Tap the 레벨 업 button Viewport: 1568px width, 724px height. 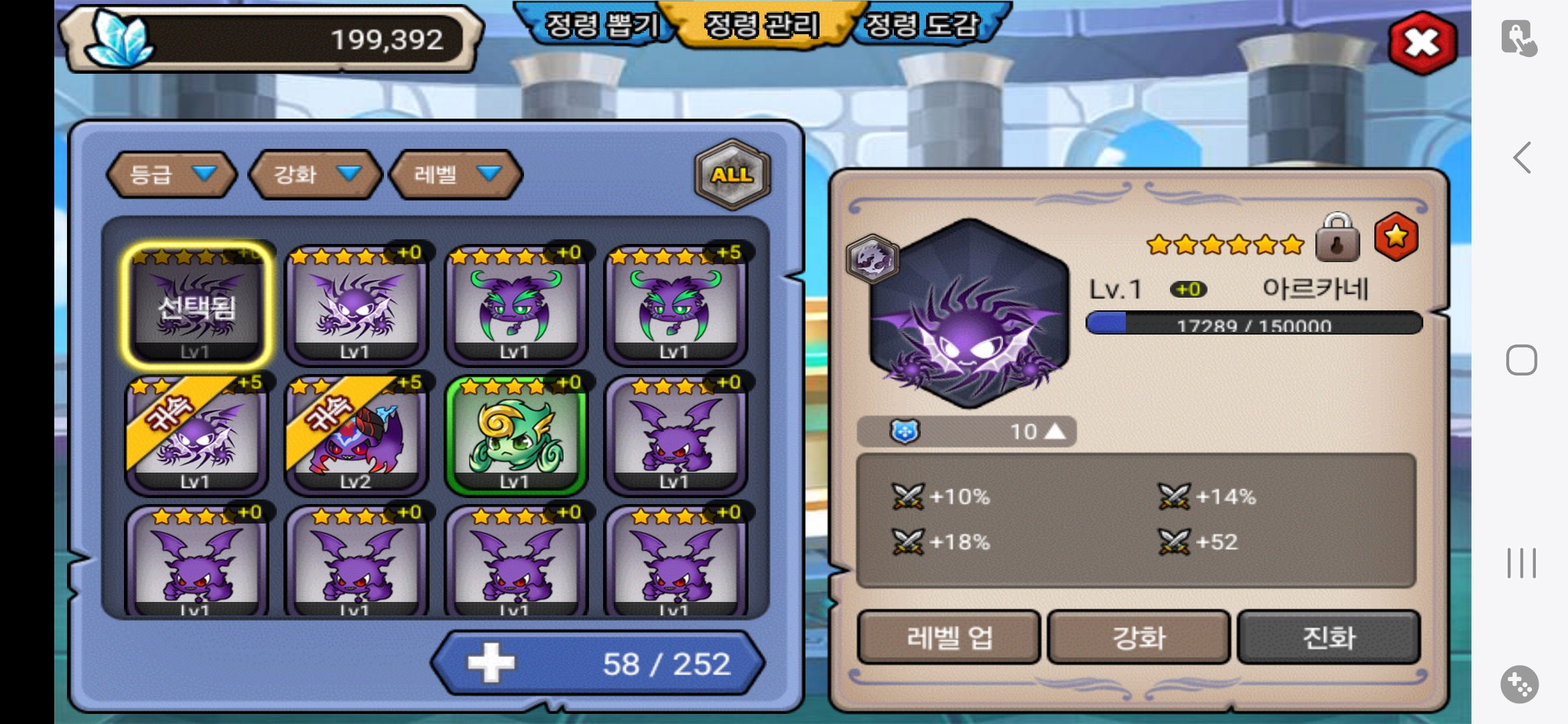[949, 637]
